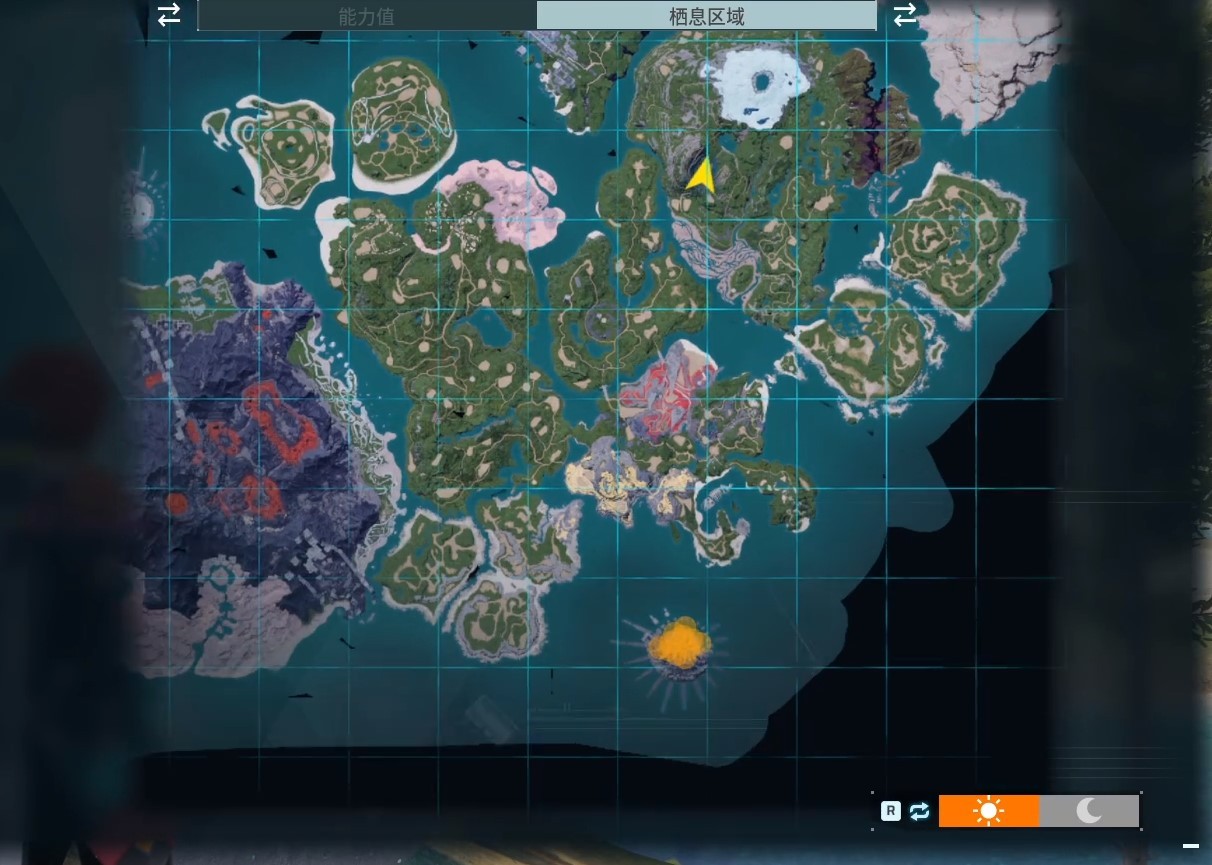
Task: Show daytime habitat with the sun toggle
Action: tap(988, 811)
